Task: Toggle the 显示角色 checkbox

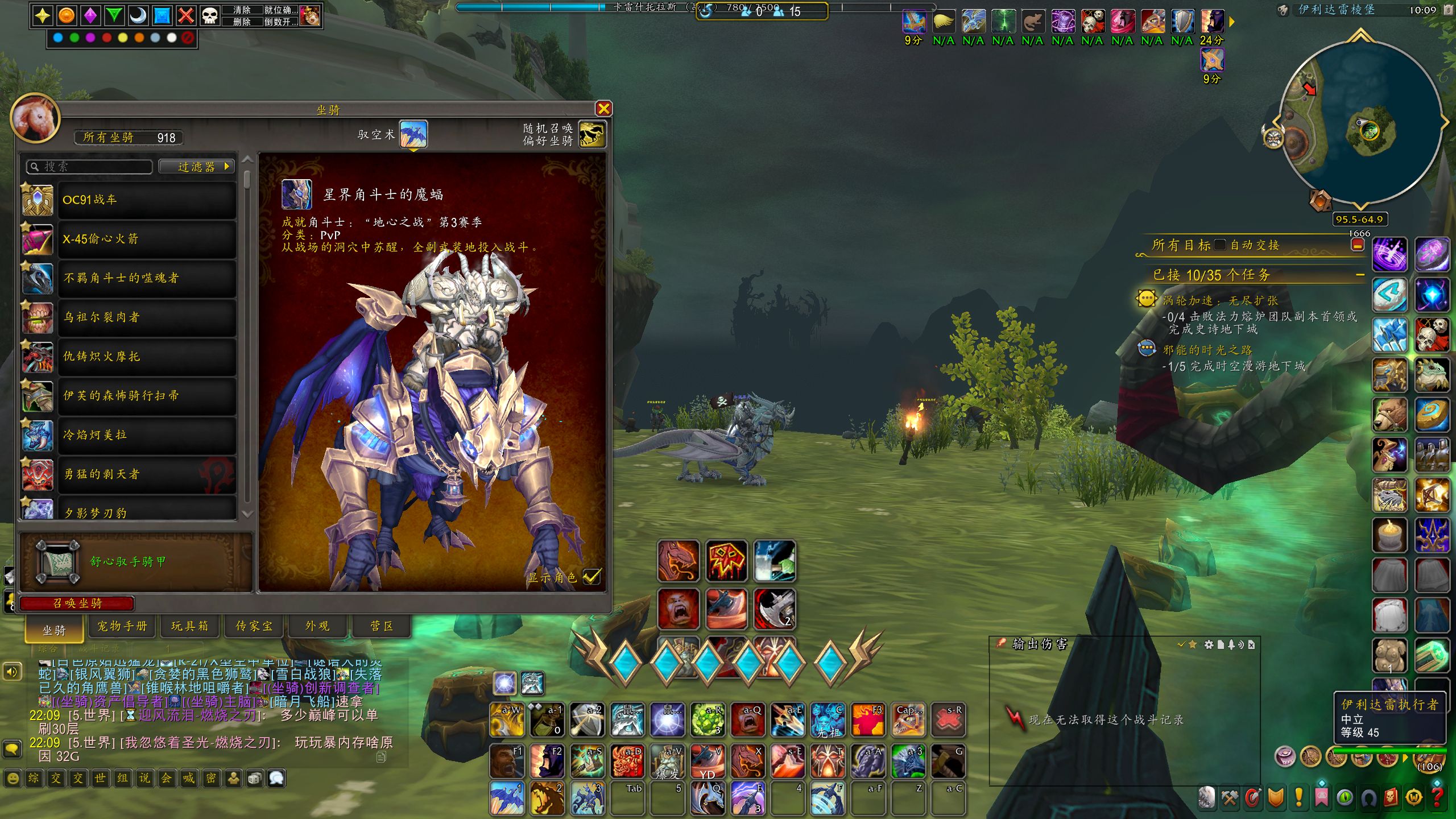Action: [x=591, y=577]
